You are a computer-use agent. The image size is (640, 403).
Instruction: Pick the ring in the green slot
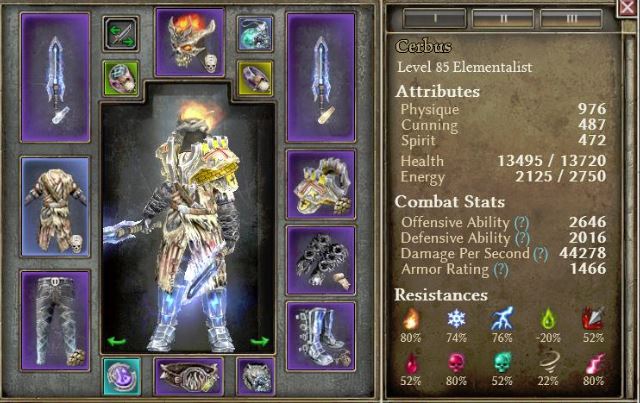click(x=121, y=77)
